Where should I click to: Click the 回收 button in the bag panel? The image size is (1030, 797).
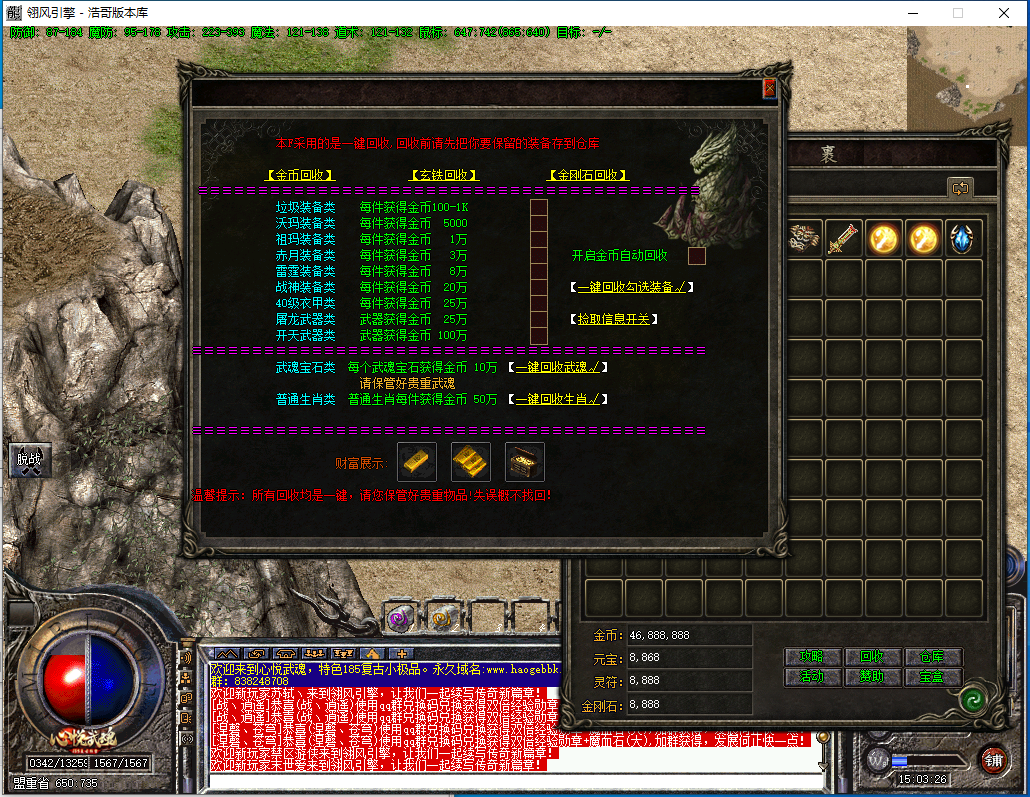871,657
